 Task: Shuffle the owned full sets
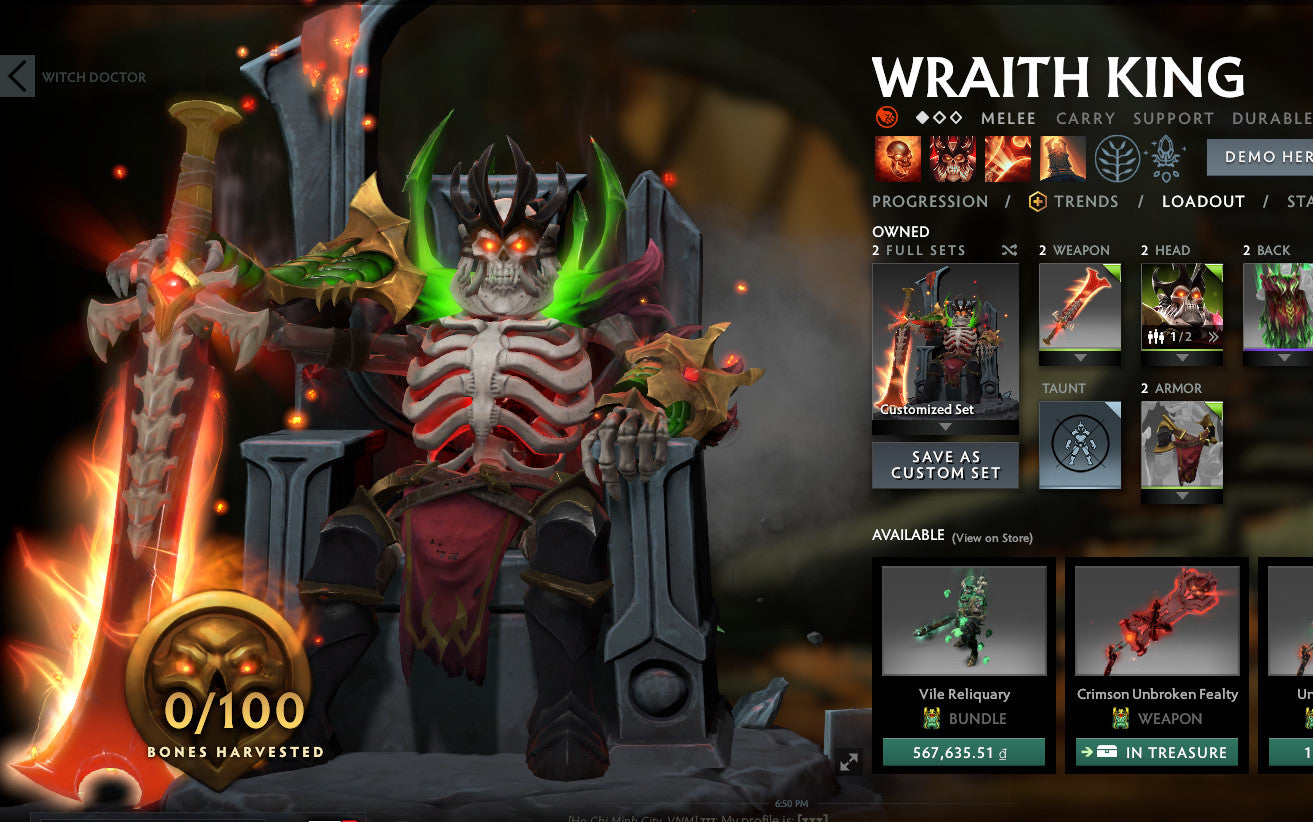(1009, 250)
